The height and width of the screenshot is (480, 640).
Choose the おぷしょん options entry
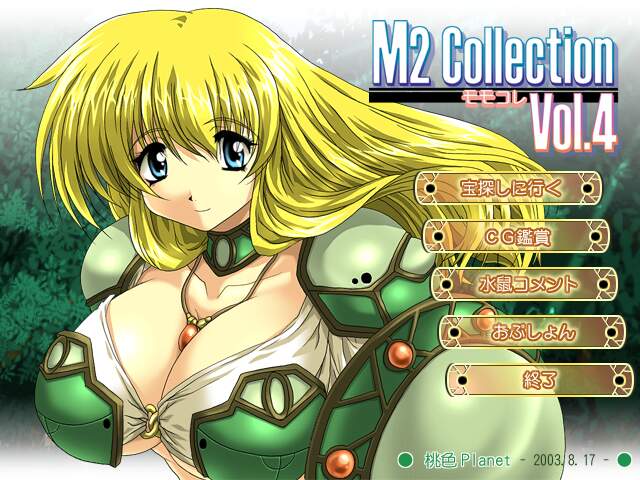click(x=532, y=331)
